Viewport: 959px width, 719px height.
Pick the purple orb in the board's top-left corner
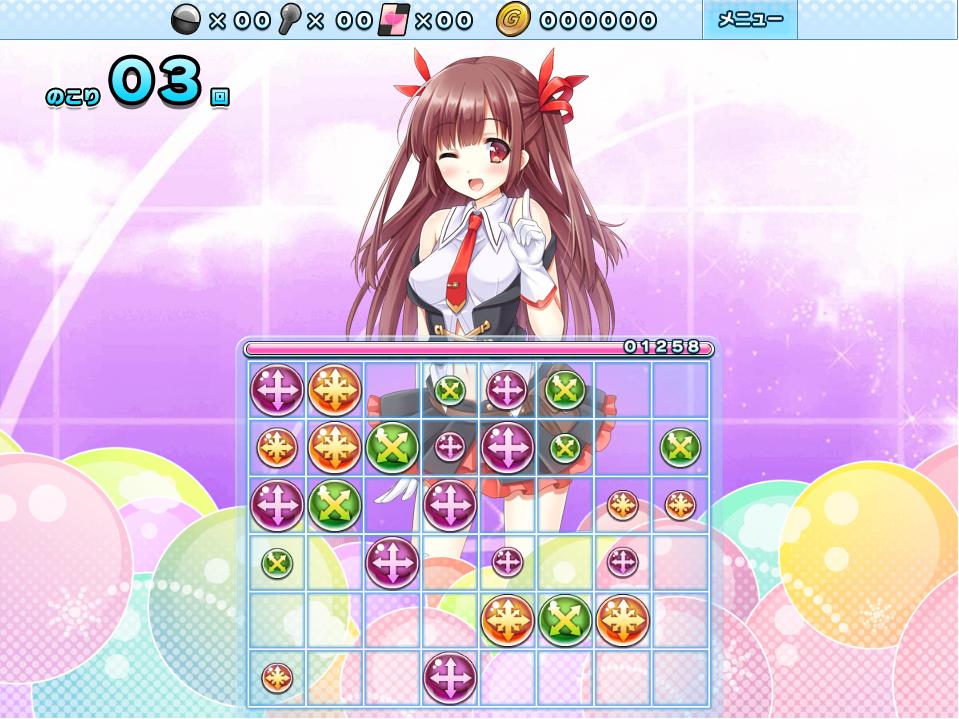click(x=277, y=389)
